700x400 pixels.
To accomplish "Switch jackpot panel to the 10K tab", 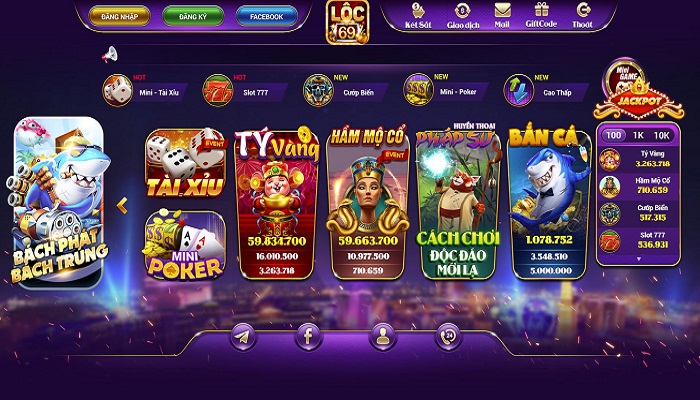I will 661,135.
